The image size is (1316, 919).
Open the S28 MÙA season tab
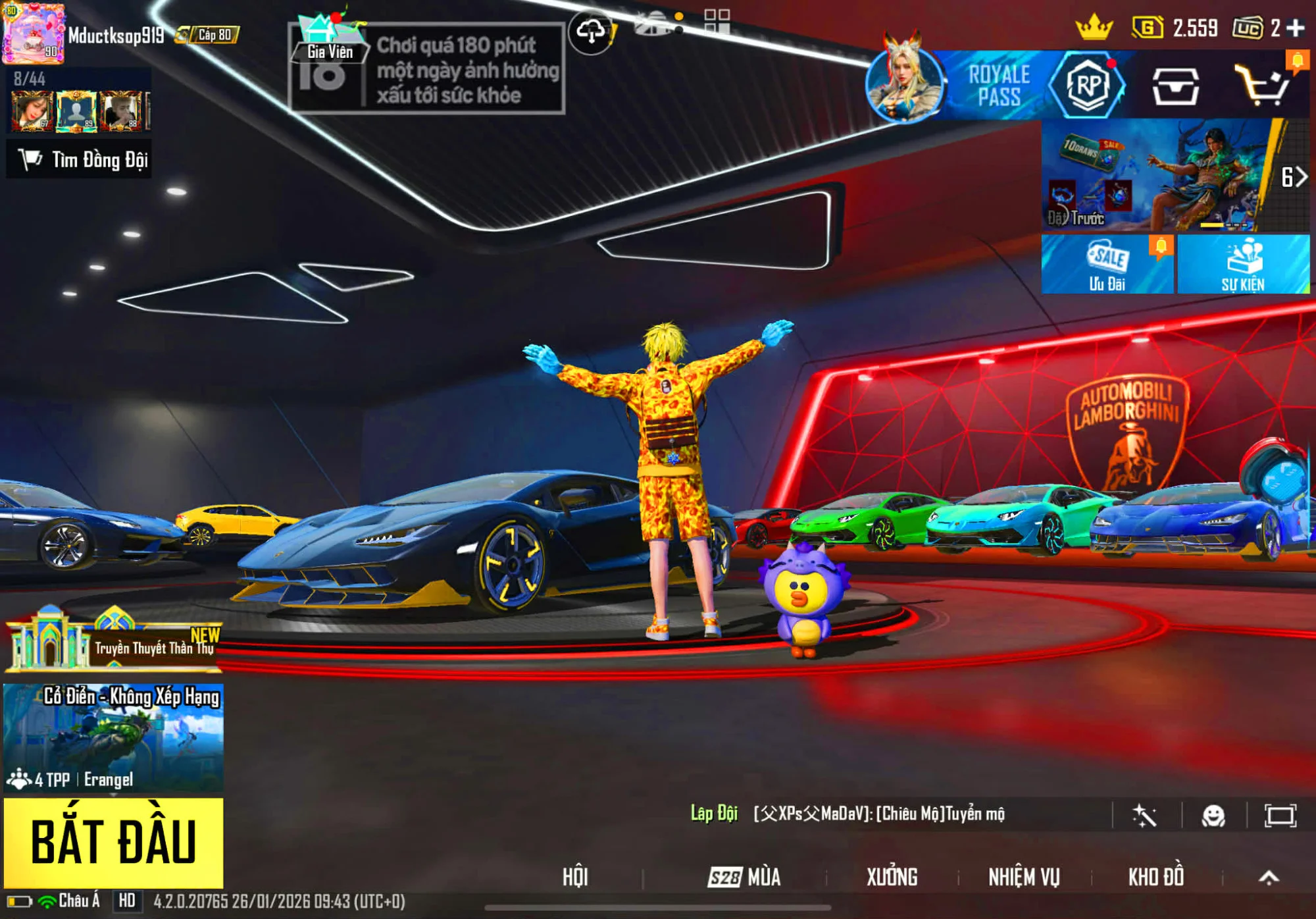click(x=744, y=877)
